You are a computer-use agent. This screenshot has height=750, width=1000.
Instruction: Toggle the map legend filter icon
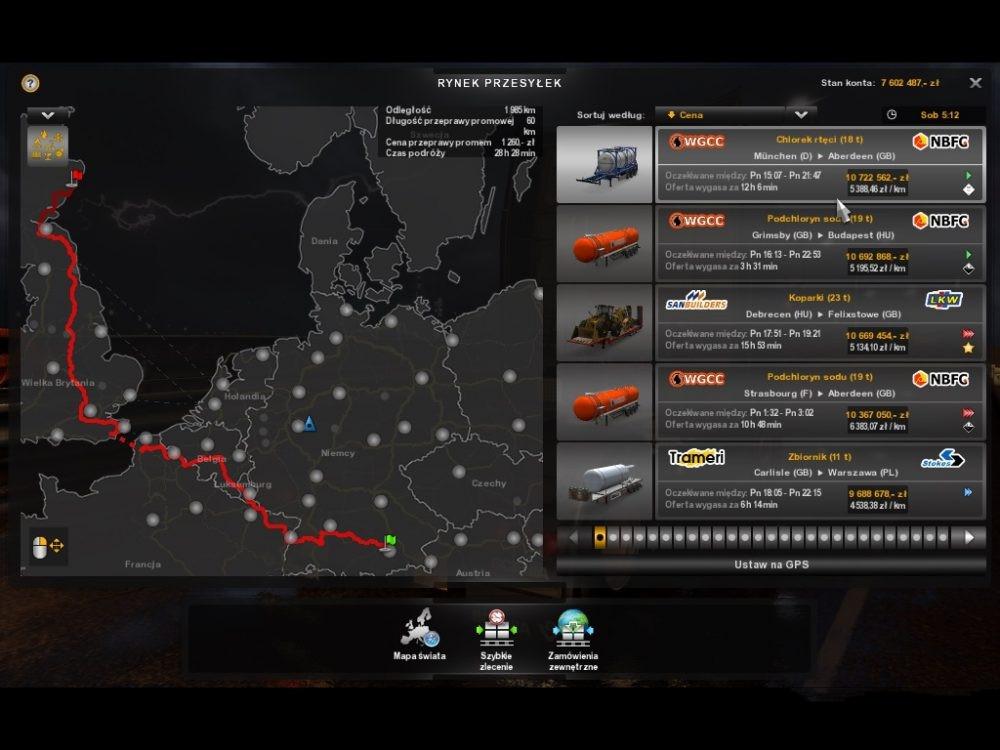point(47,146)
